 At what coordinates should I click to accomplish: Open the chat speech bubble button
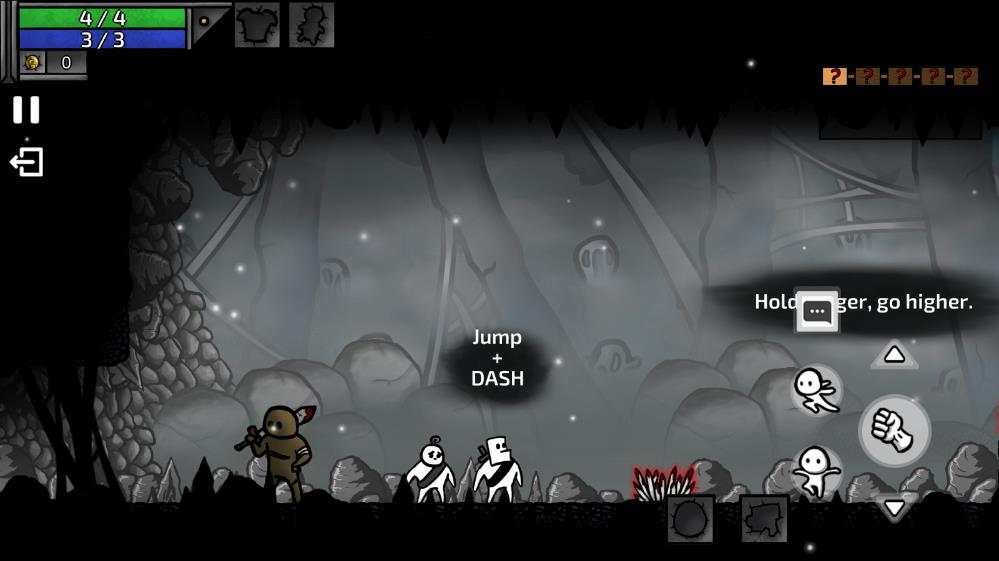coord(817,311)
